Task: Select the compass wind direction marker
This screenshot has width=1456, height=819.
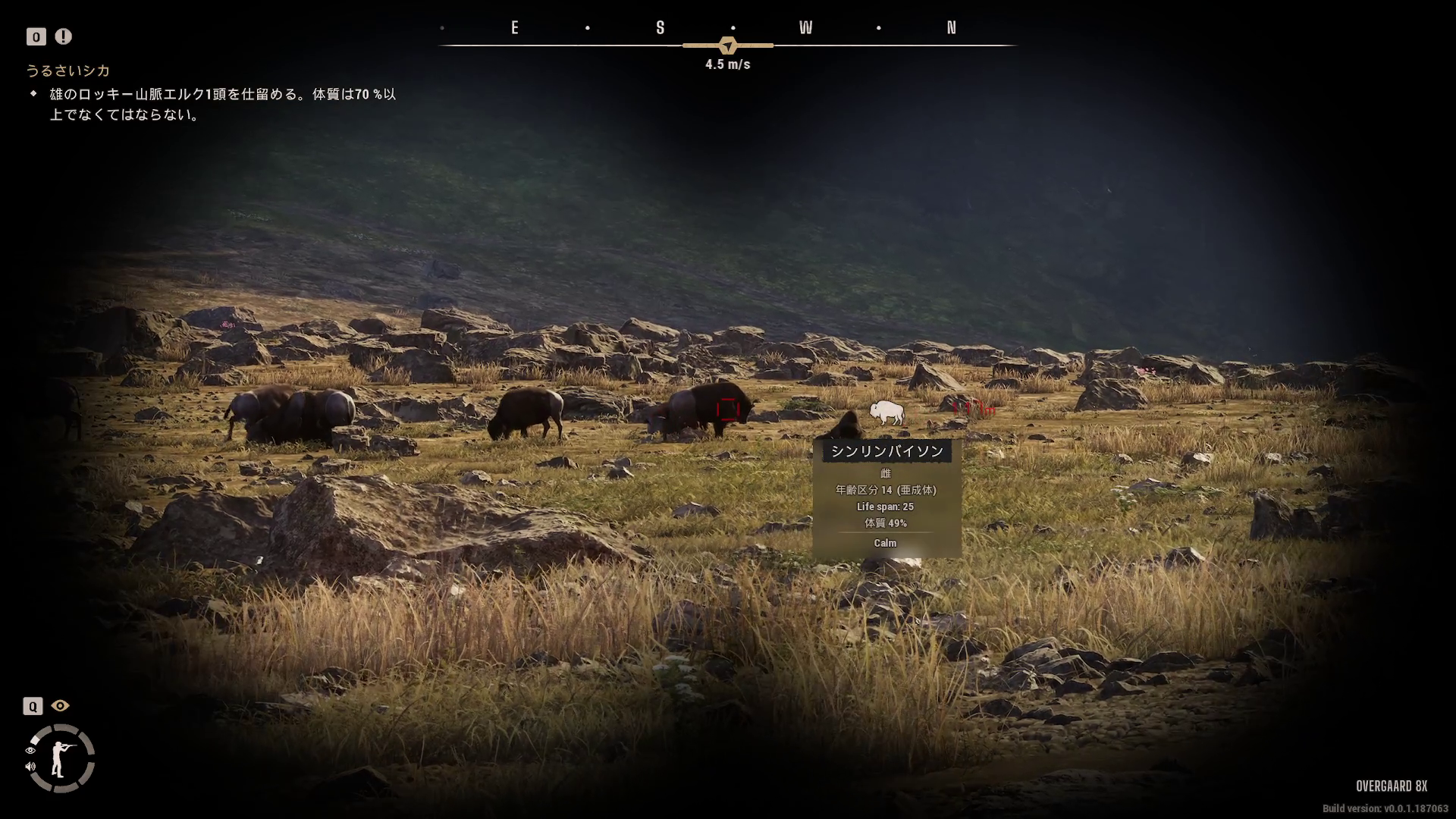Action: tap(730, 45)
